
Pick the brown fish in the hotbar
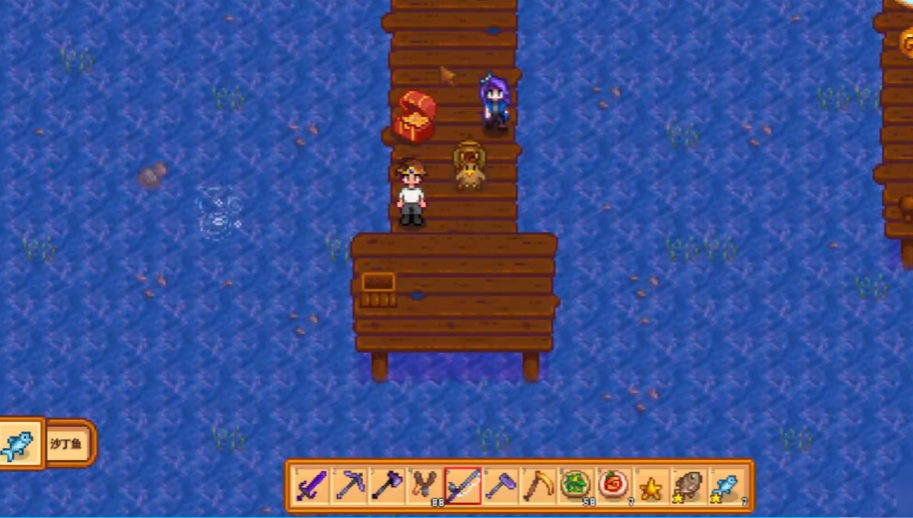(x=688, y=487)
